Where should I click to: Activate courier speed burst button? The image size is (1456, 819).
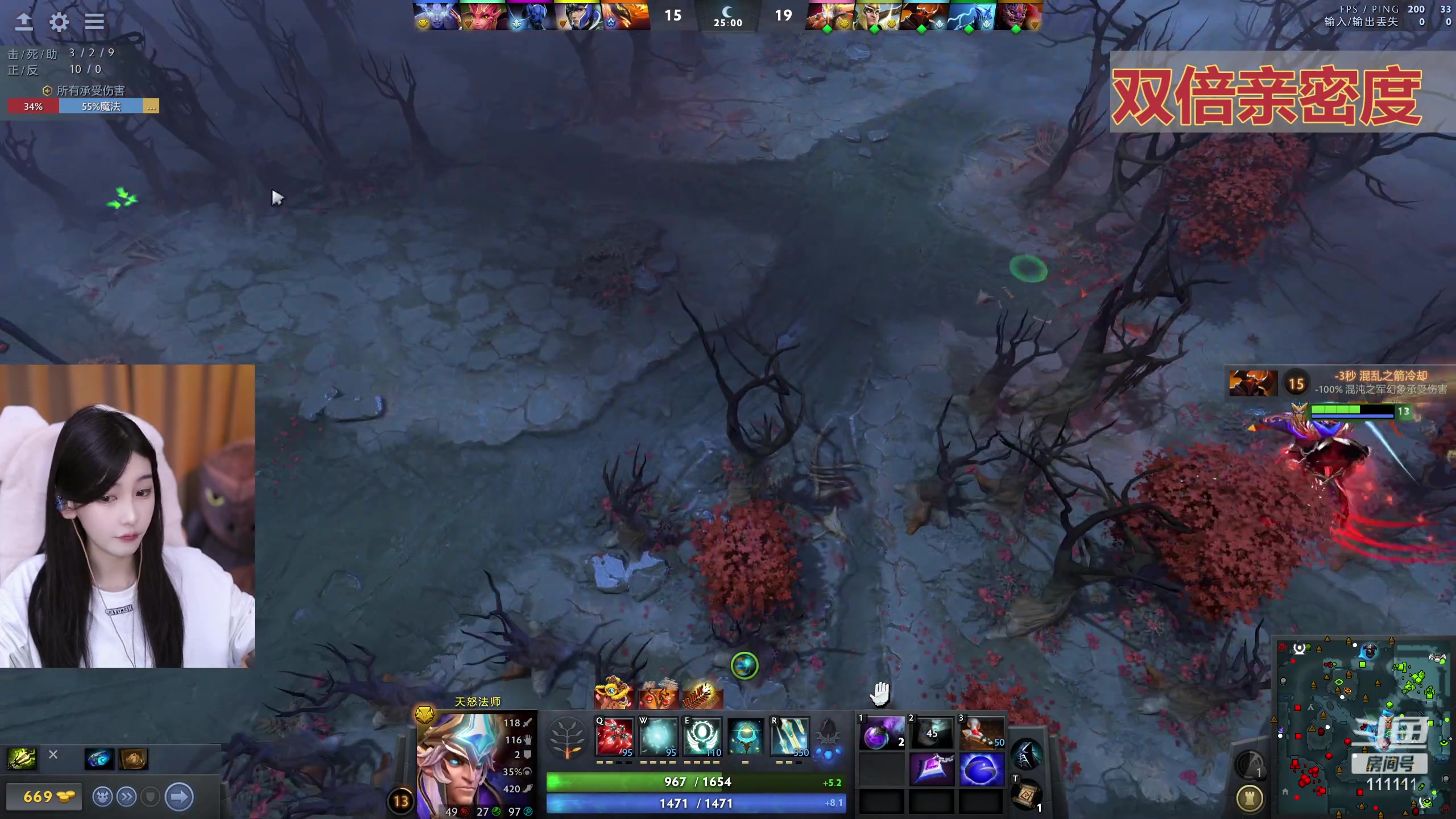tap(126, 797)
